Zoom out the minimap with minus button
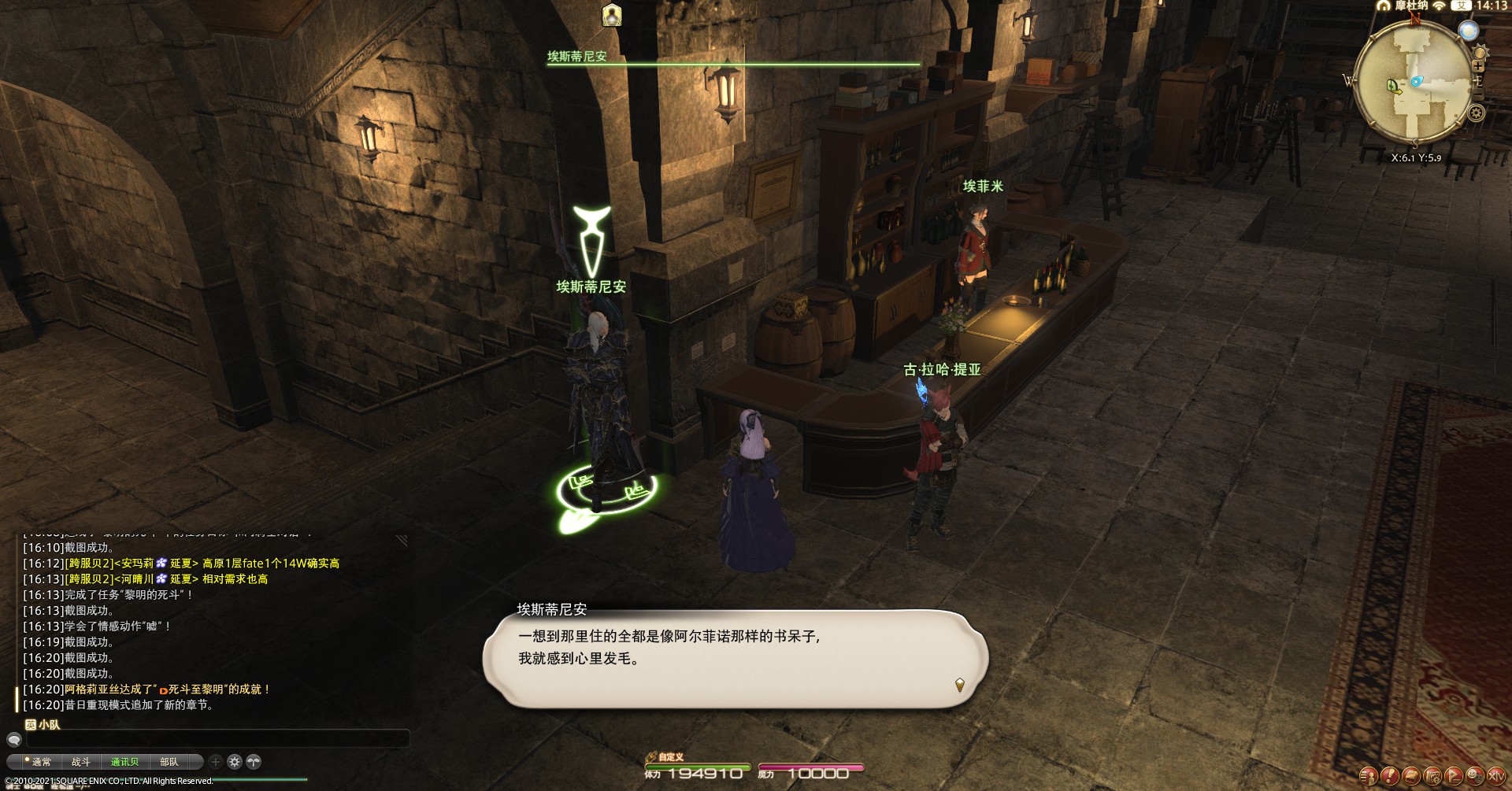This screenshot has width=1512, height=791. click(1478, 94)
